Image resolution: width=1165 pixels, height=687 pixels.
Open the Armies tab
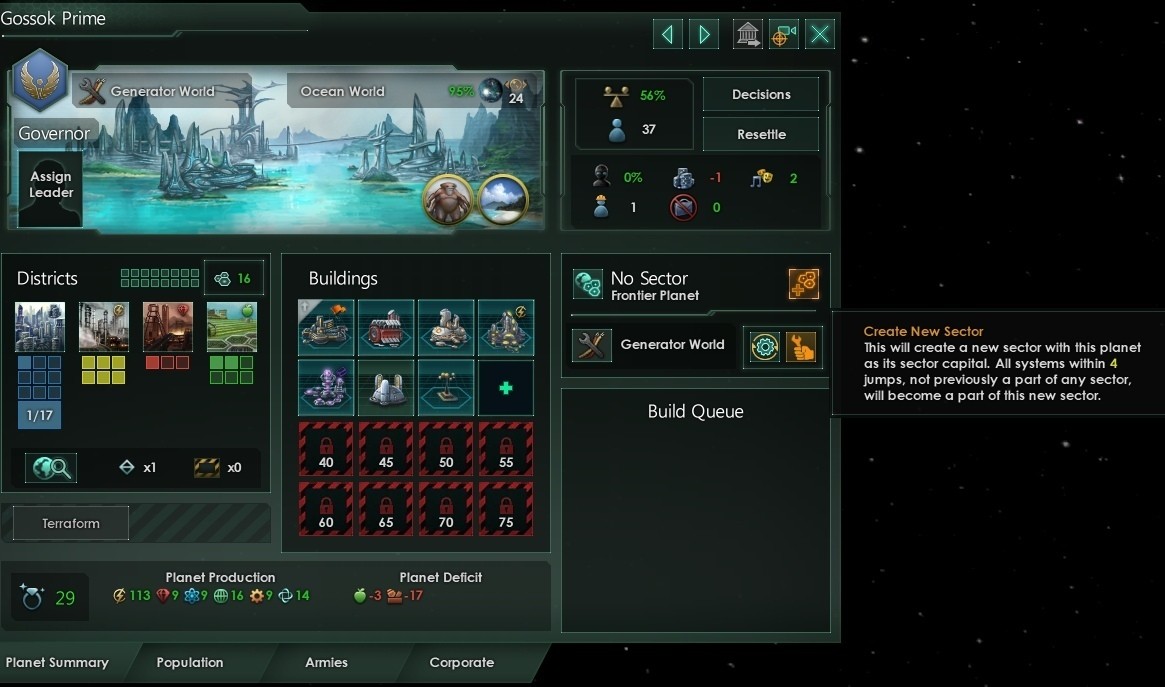pos(327,662)
